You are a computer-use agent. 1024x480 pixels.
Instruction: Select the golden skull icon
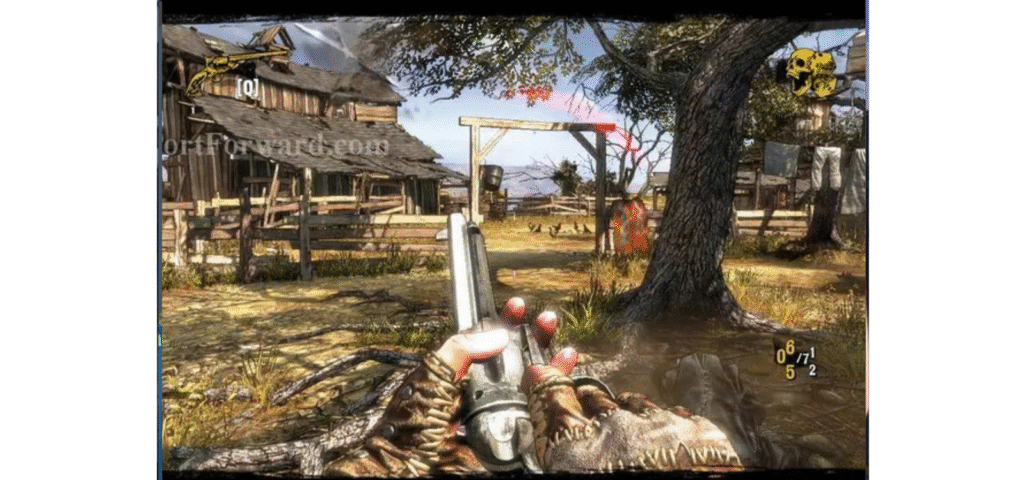pyautogui.click(x=810, y=71)
